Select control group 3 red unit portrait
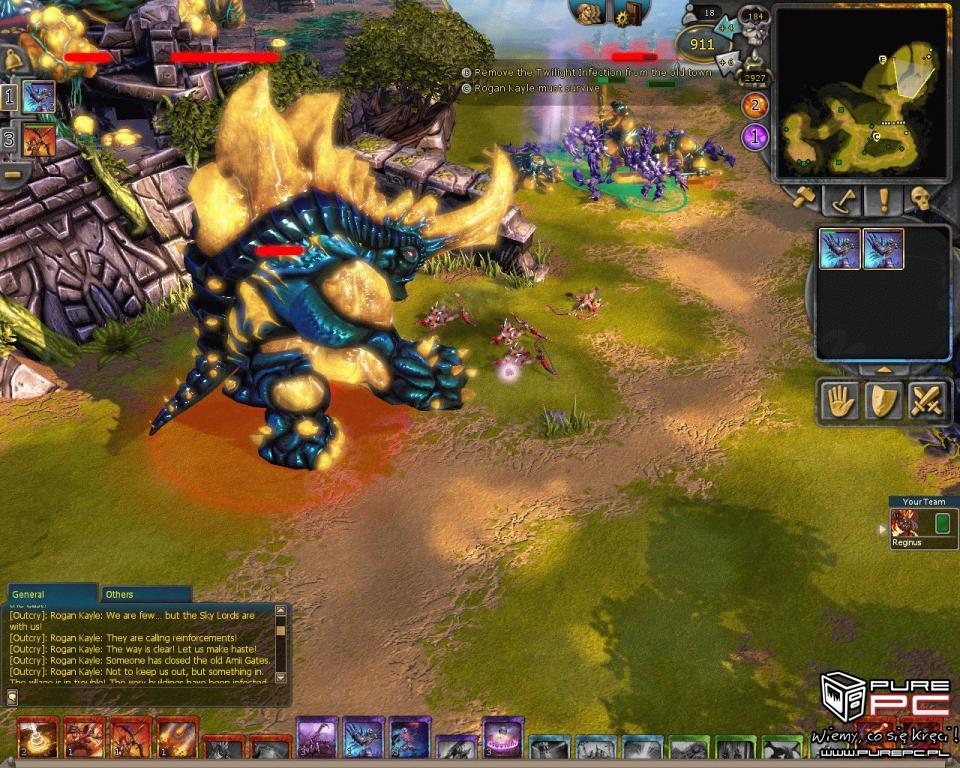The width and height of the screenshot is (960, 768). (38, 140)
